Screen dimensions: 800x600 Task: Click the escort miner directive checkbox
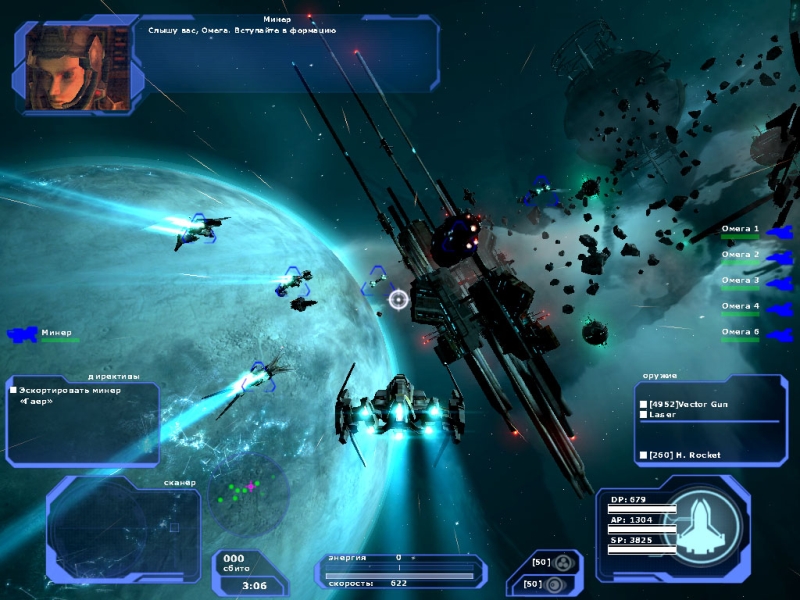point(13,390)
